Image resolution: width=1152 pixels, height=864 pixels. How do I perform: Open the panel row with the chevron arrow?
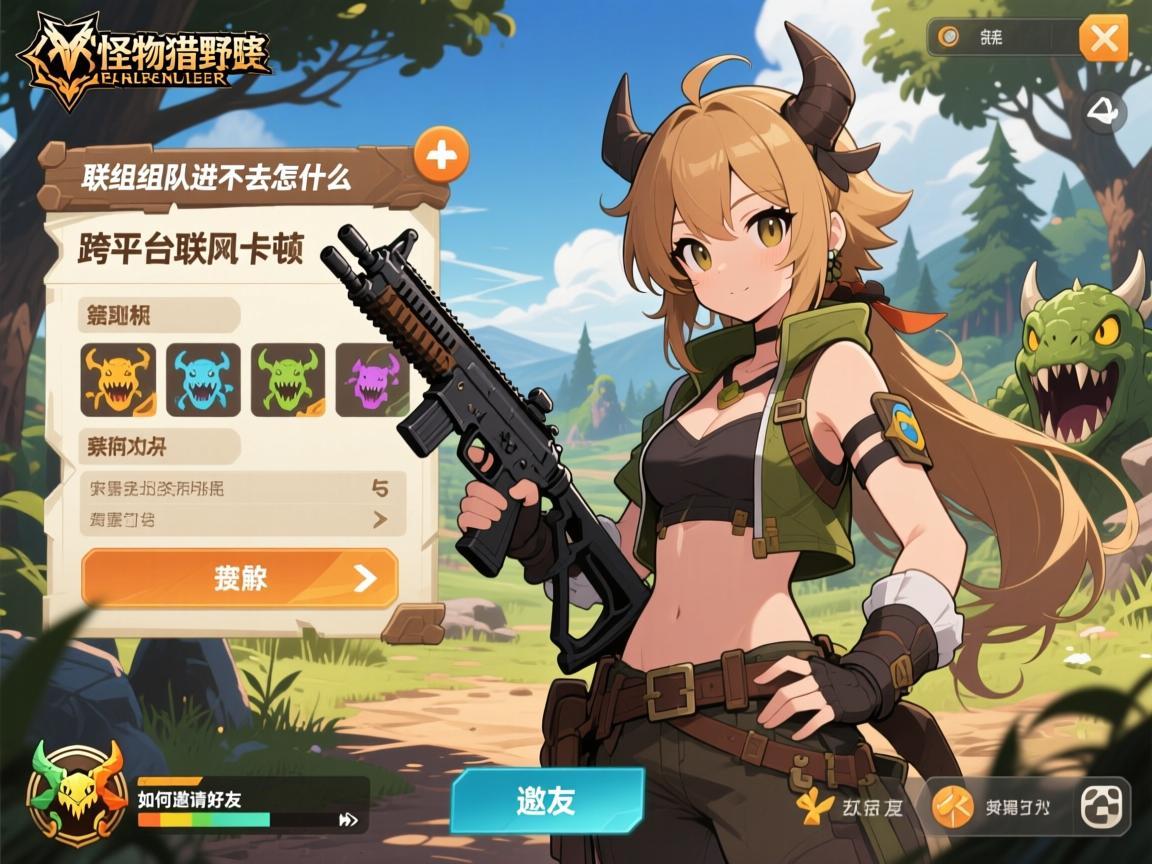(x=242, y=519)
